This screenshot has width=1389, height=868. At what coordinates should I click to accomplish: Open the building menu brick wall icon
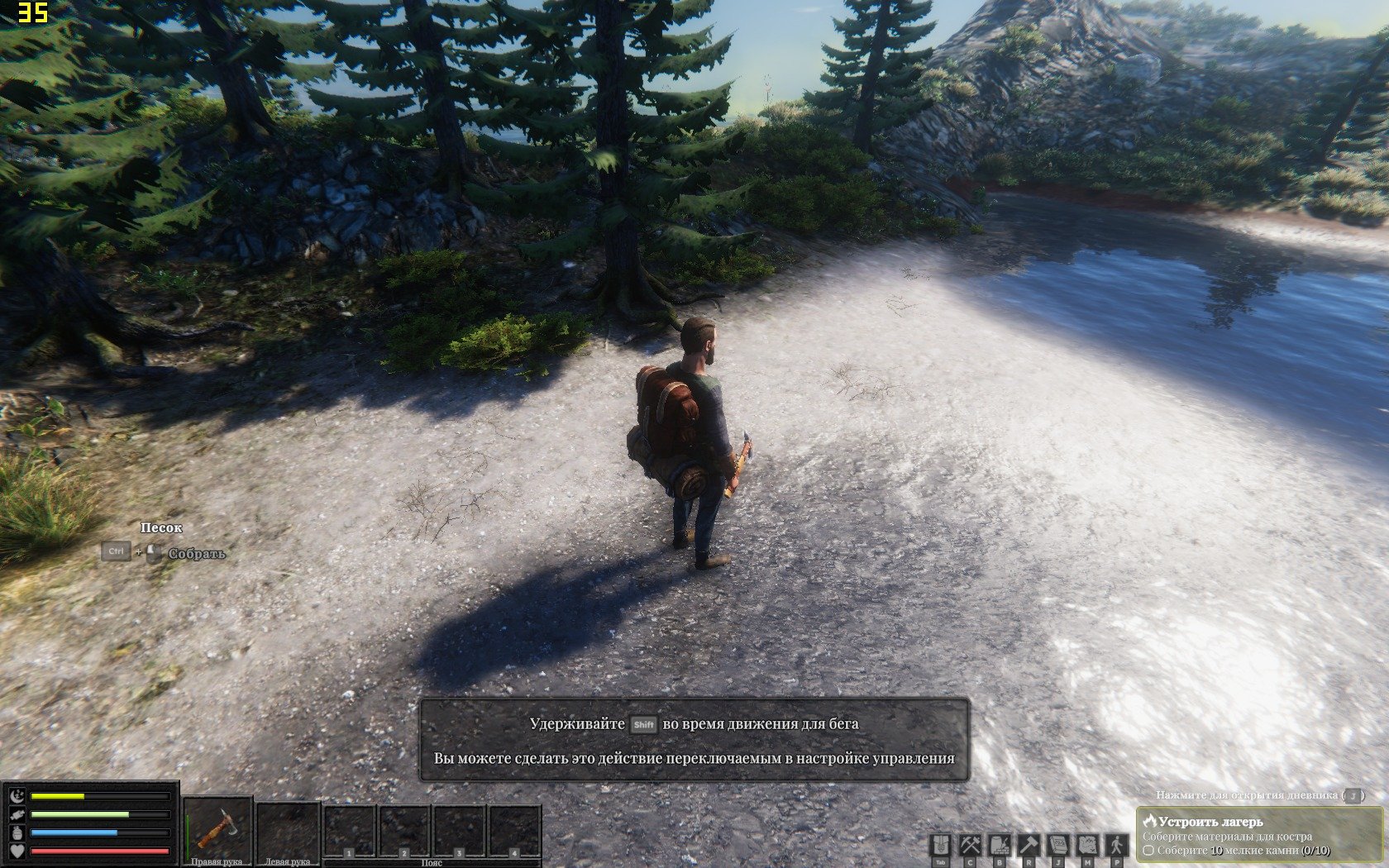999,846
